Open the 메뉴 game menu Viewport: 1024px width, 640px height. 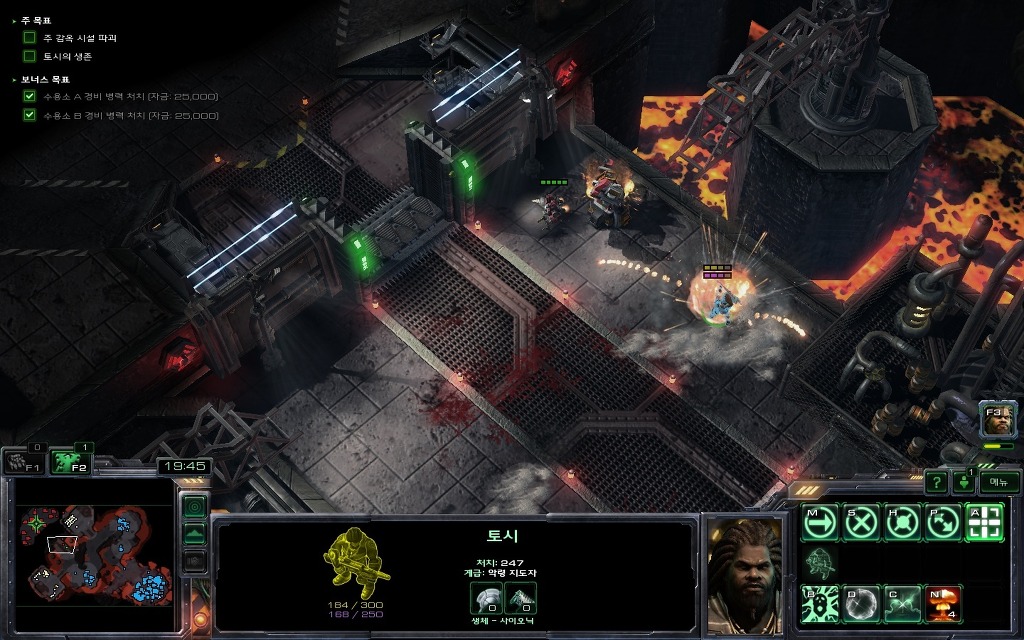click(x=998, y=482)
